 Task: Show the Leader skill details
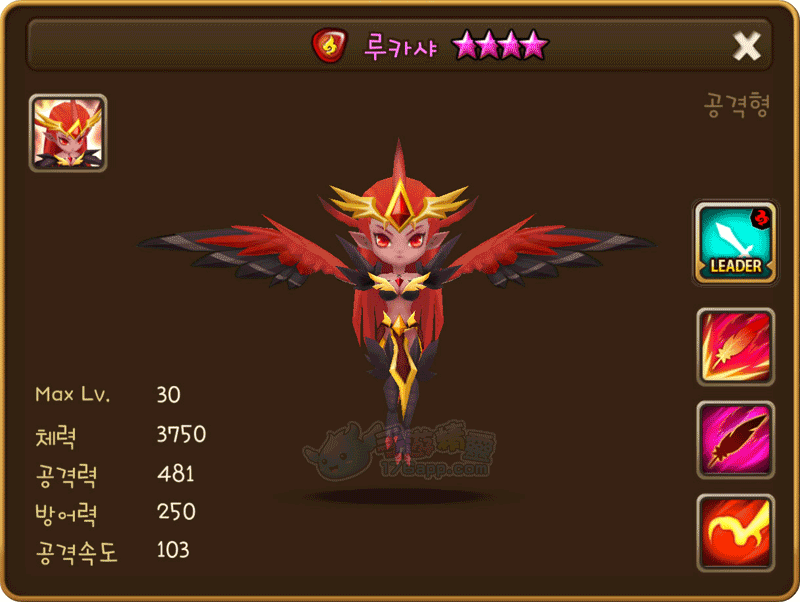tap(735, 244)
